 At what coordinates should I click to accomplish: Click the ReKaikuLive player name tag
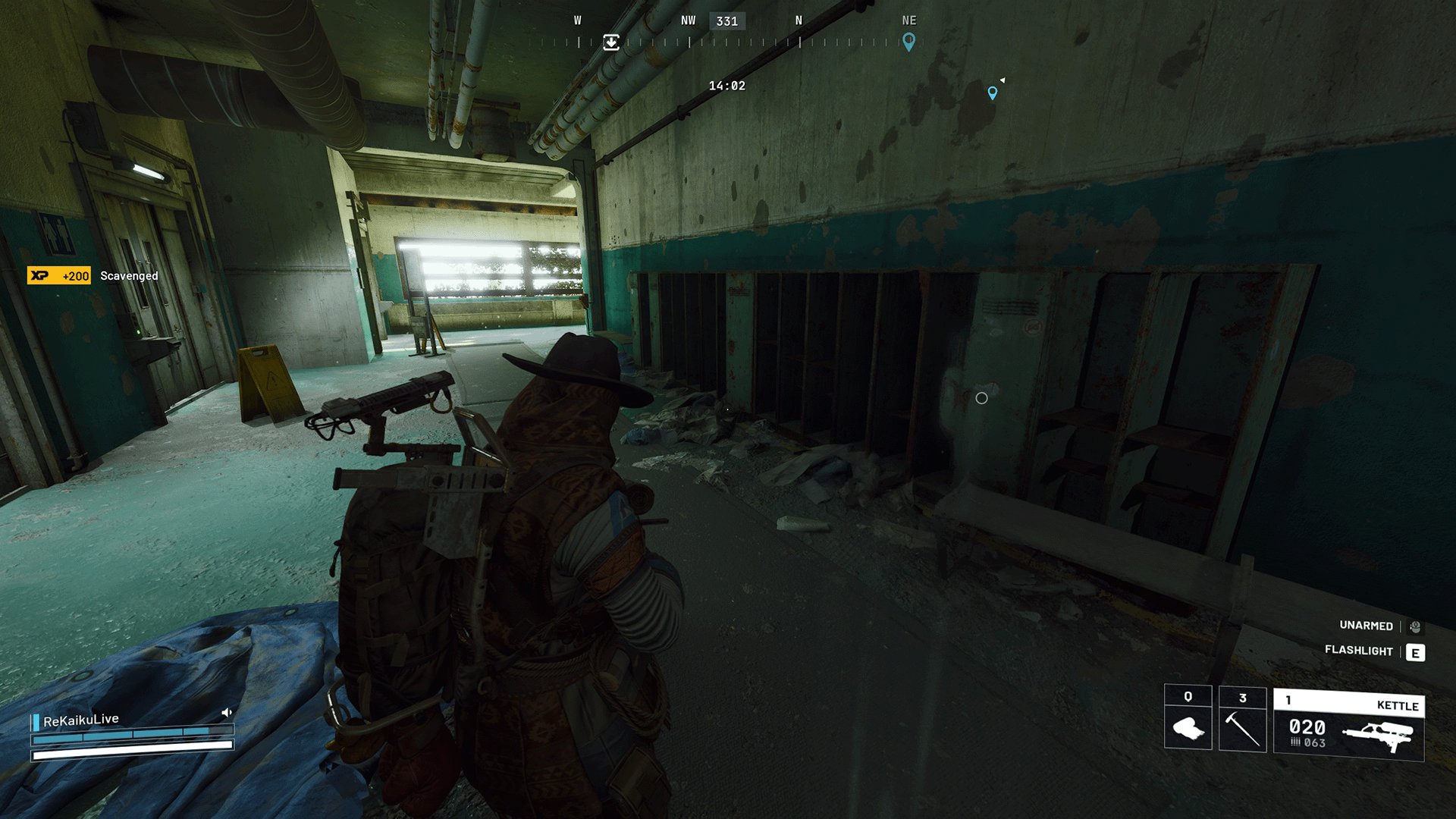click(81, 720)
